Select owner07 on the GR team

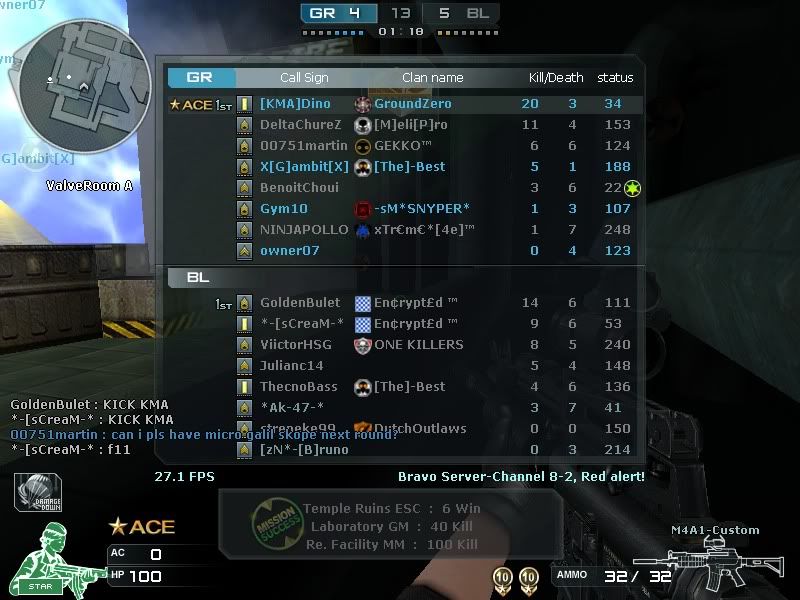coord(290,251)
